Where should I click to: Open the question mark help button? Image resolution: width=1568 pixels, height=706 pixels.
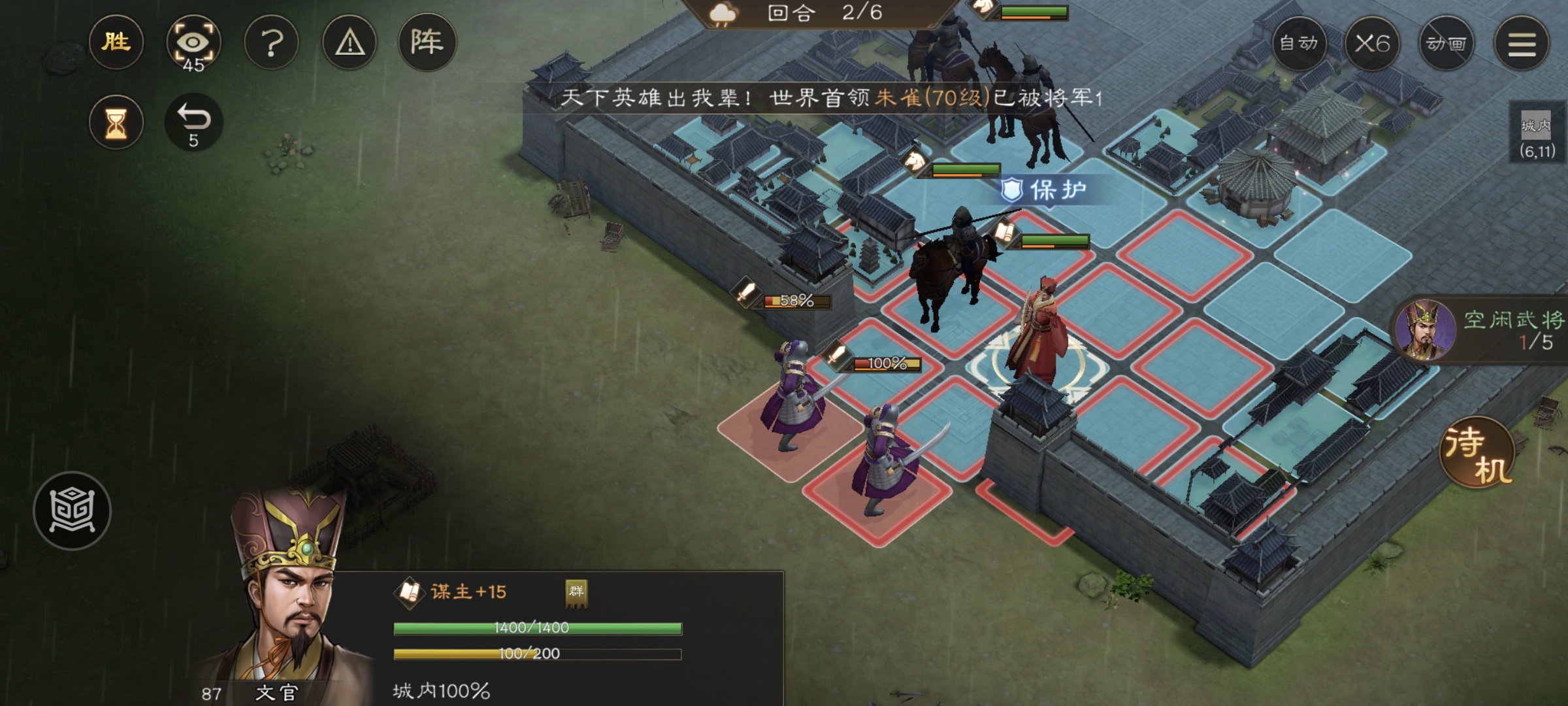coord(271,44)
